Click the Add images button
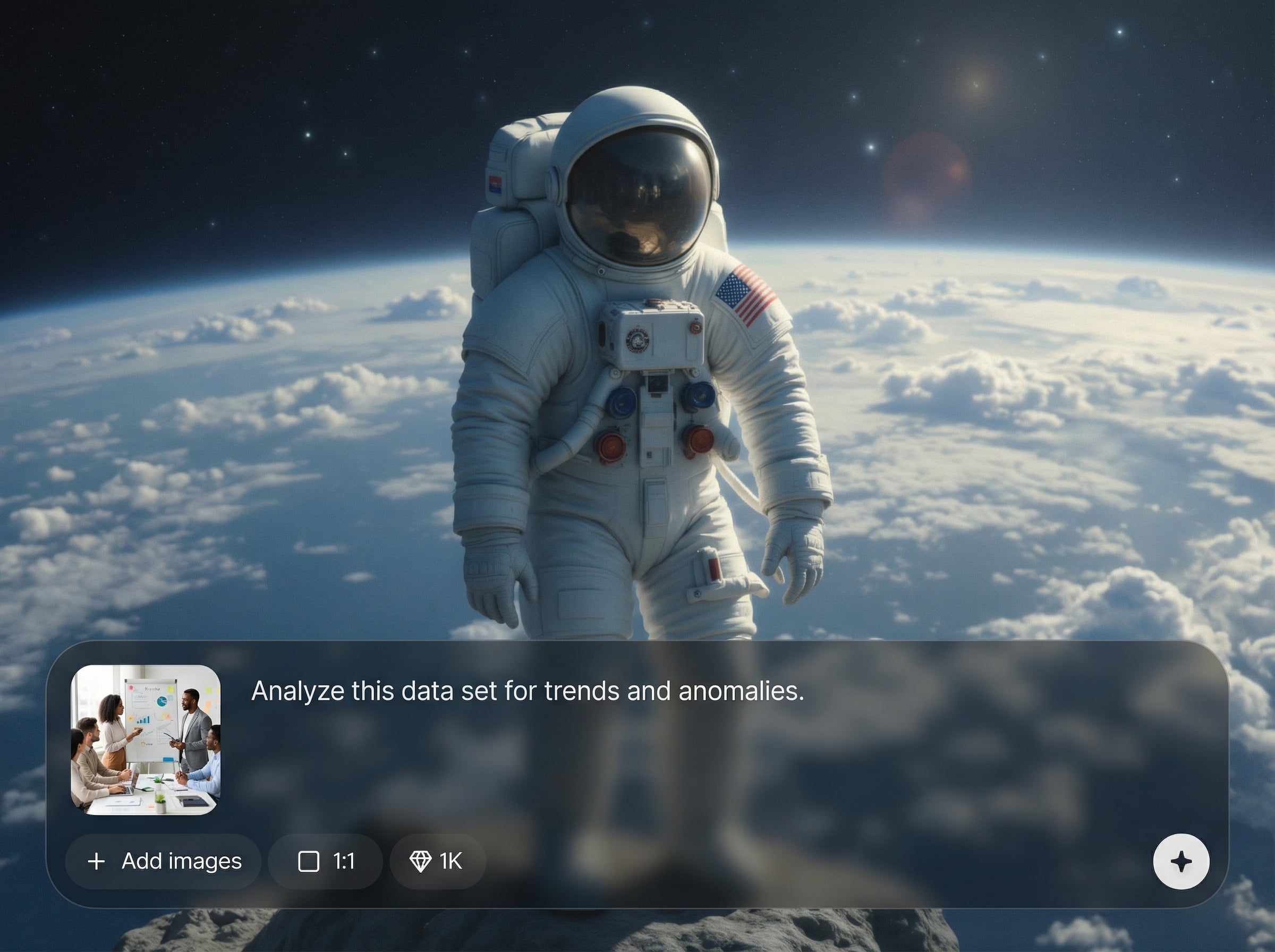The width and height of the screenshot is (1275, 952). 164,862
